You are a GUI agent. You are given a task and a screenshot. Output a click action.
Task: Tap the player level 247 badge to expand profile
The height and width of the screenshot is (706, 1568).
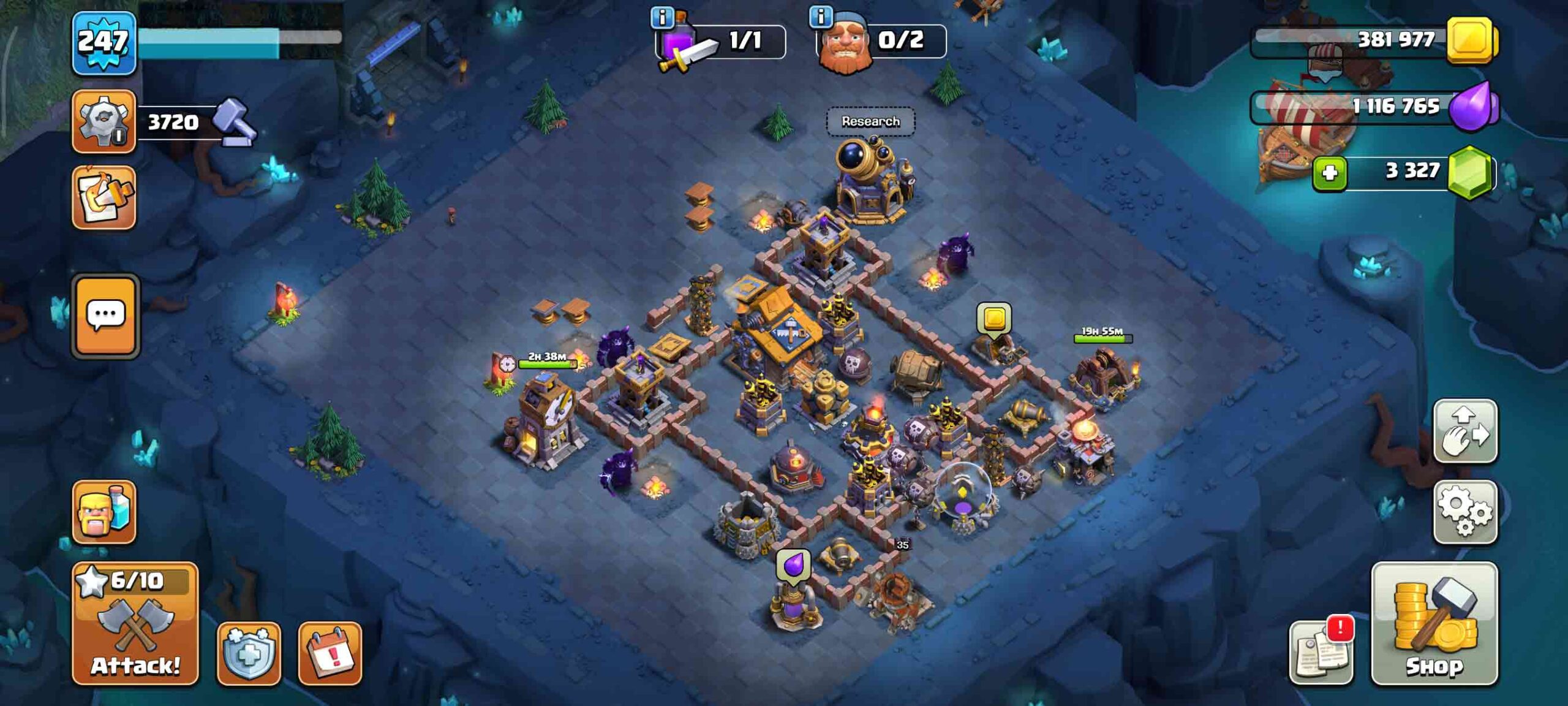click(103, 43)
